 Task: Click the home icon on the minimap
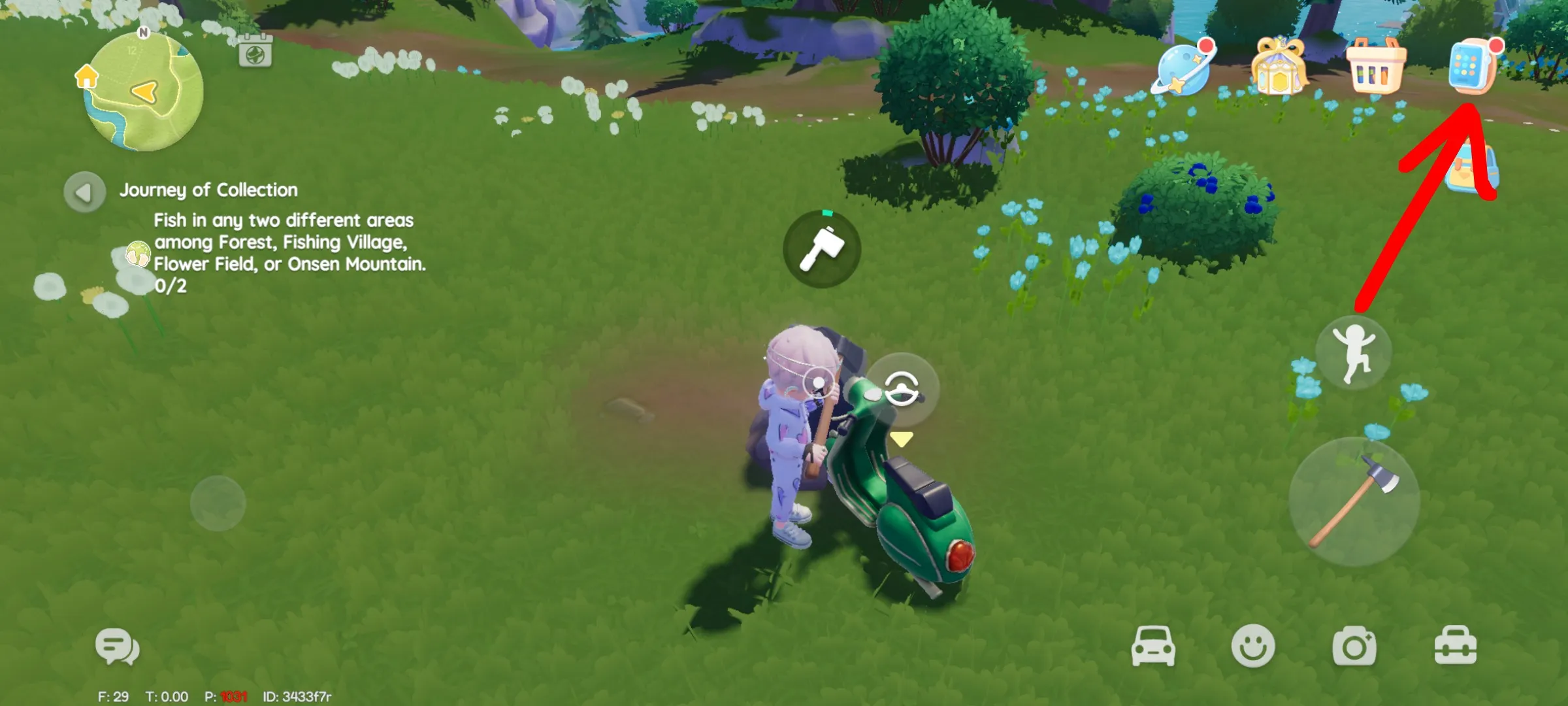pyautogui.click(x=86, y=76)
